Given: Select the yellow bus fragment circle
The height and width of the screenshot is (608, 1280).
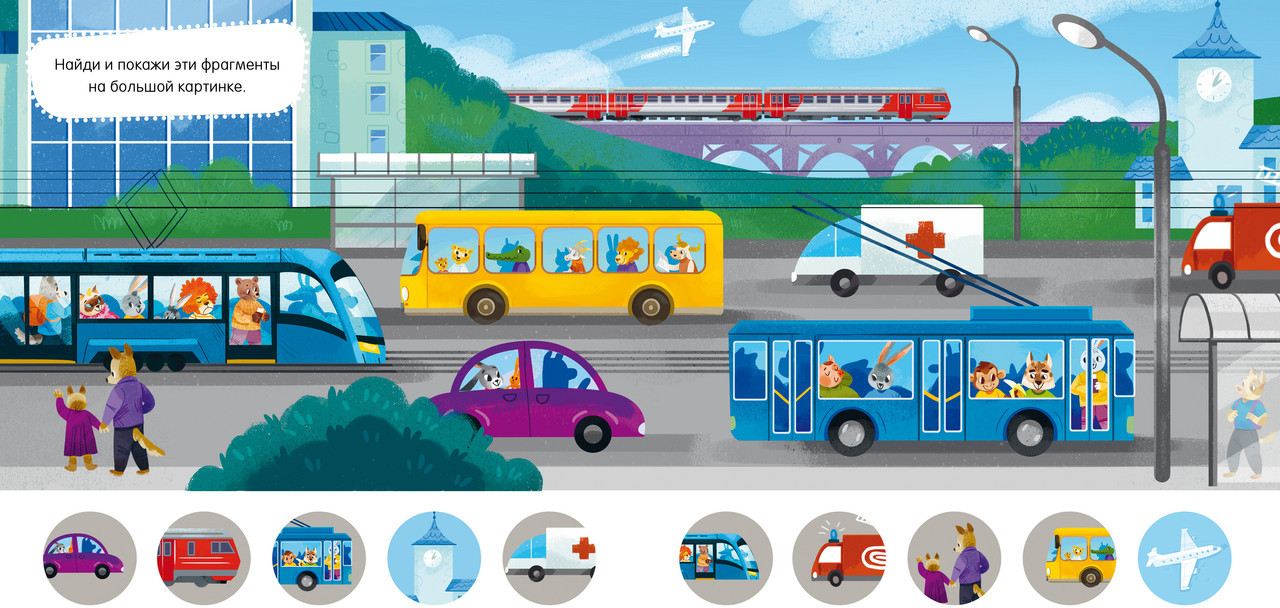Looking at the screenshot, I should 1070,558.
